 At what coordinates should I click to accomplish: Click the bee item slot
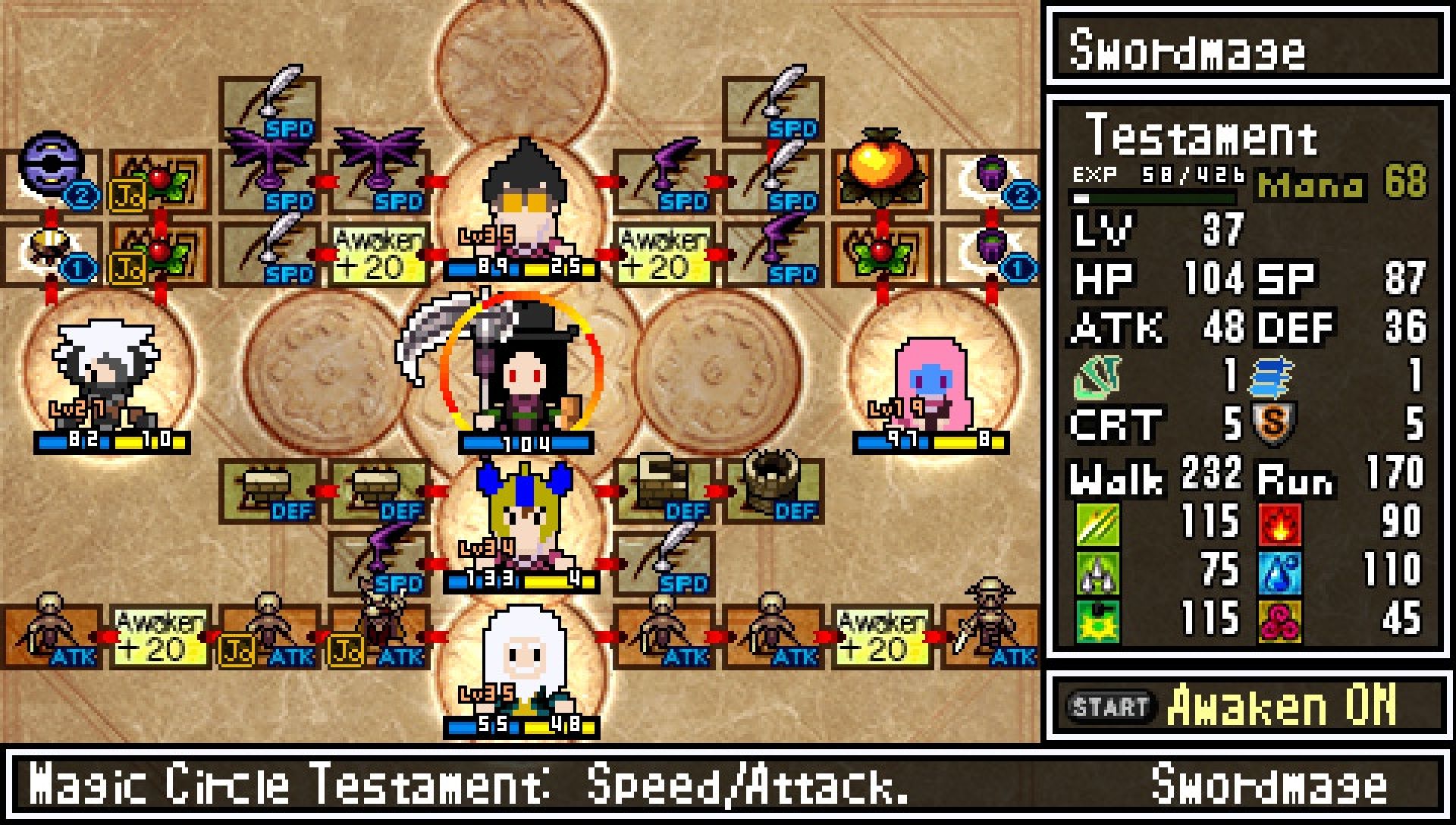pos(52,250)
